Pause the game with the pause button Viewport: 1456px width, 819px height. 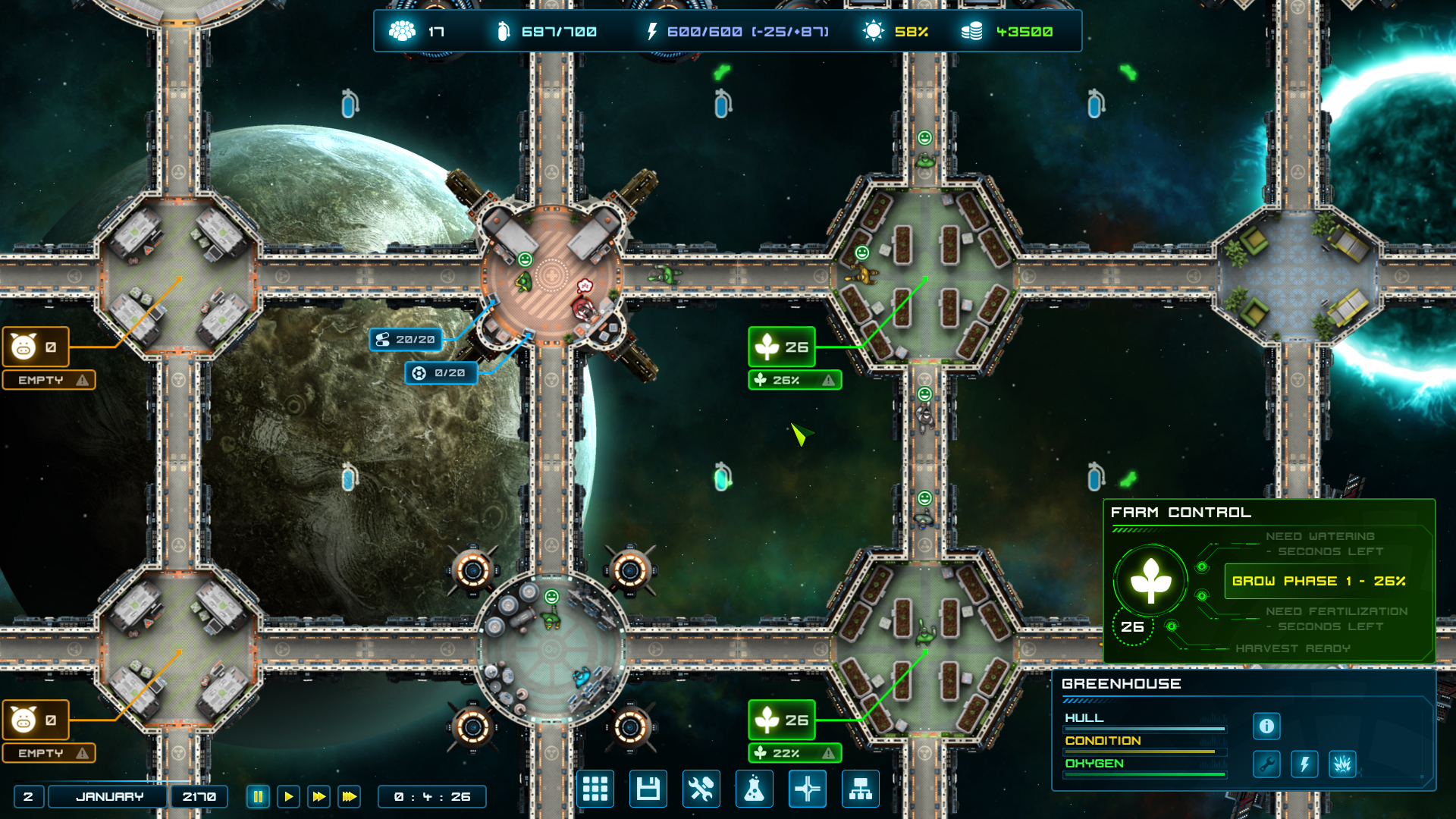[258, 796]
